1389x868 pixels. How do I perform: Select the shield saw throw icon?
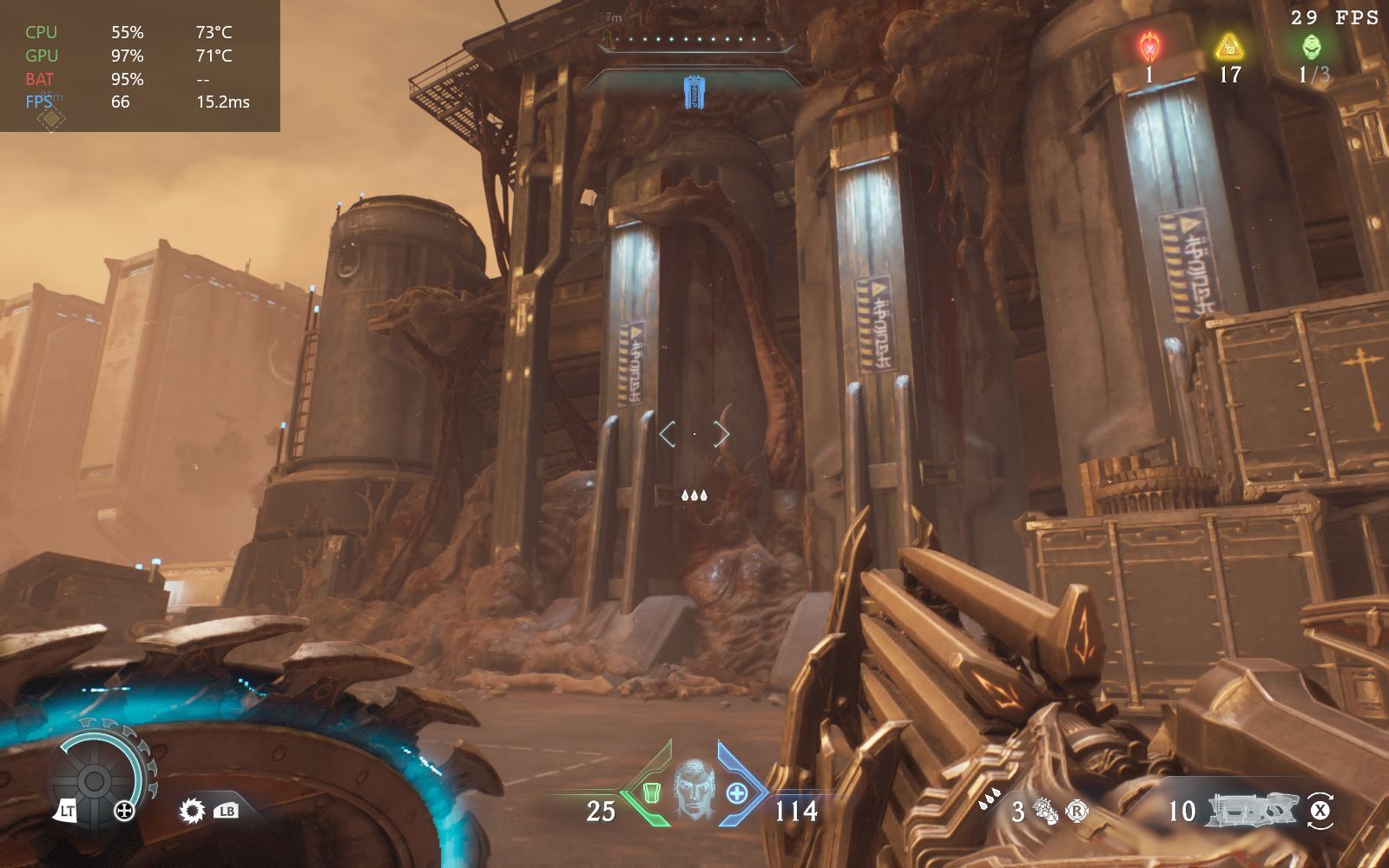point(192,812)
